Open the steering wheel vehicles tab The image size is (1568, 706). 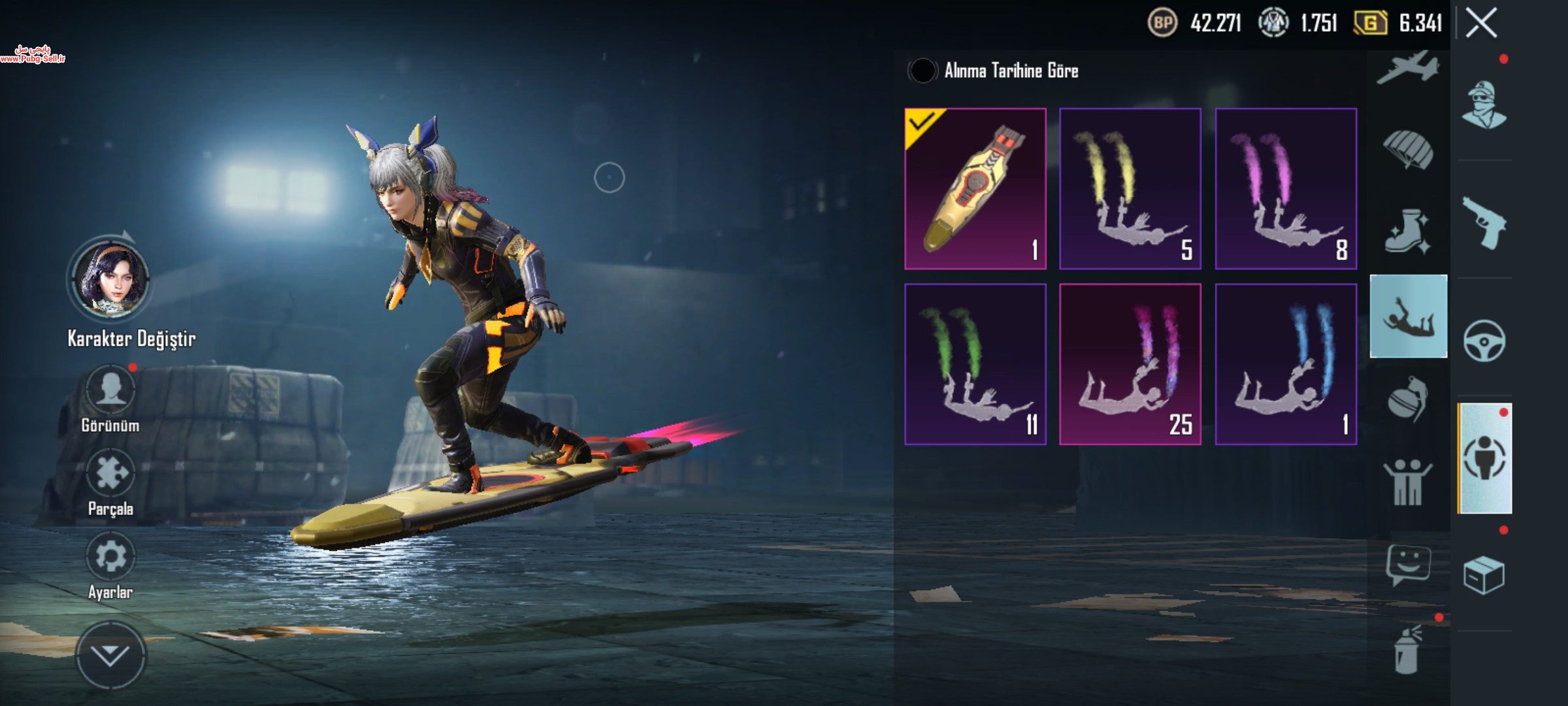(x=1484, y=341)
